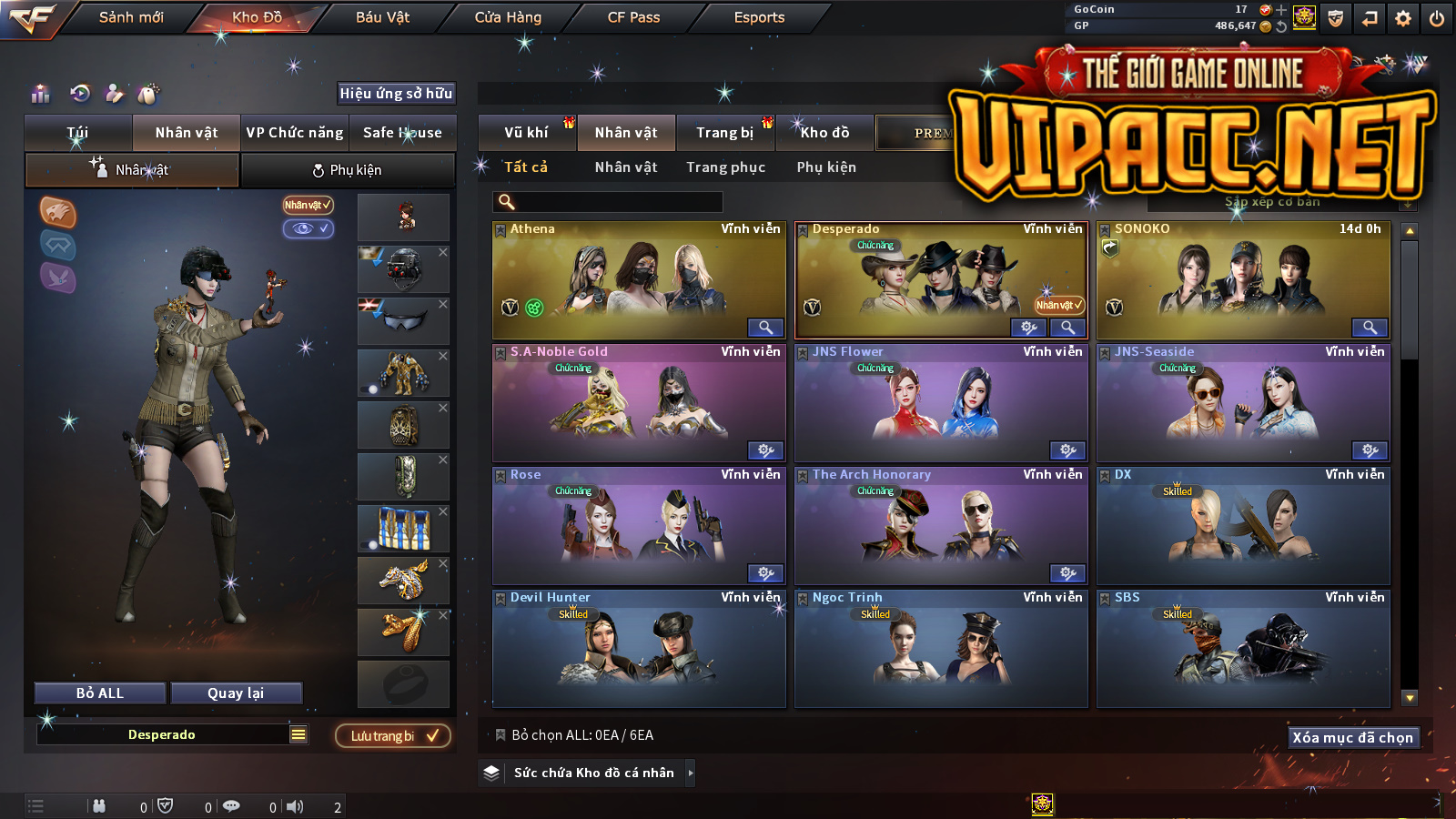The height and width of the screenshot is (819, 1456).
Task: Click the Quay lại button
Action: coord(236,693)
